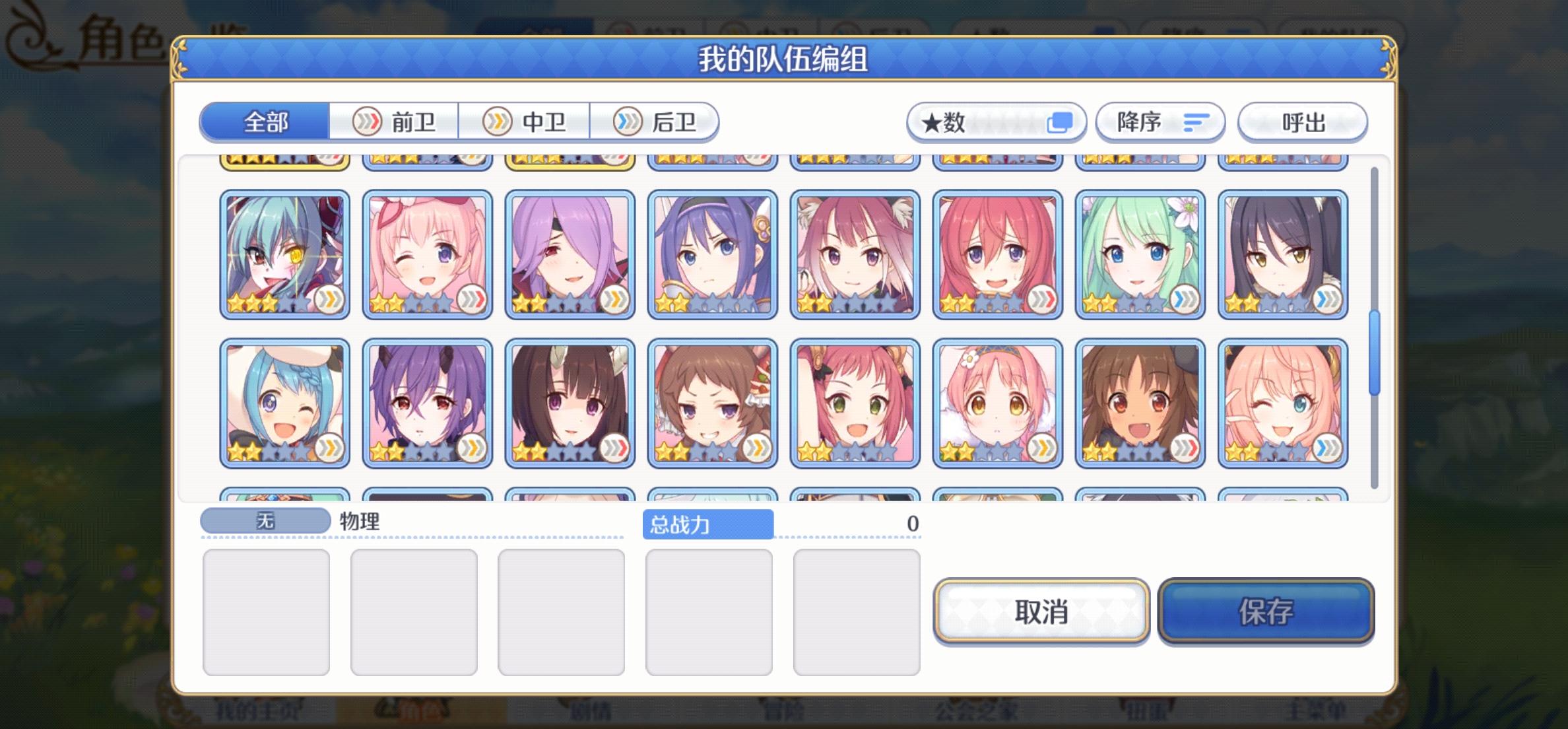Select the first empty team slot
Screen dimensions: 1568x729
tap(267, 611)
